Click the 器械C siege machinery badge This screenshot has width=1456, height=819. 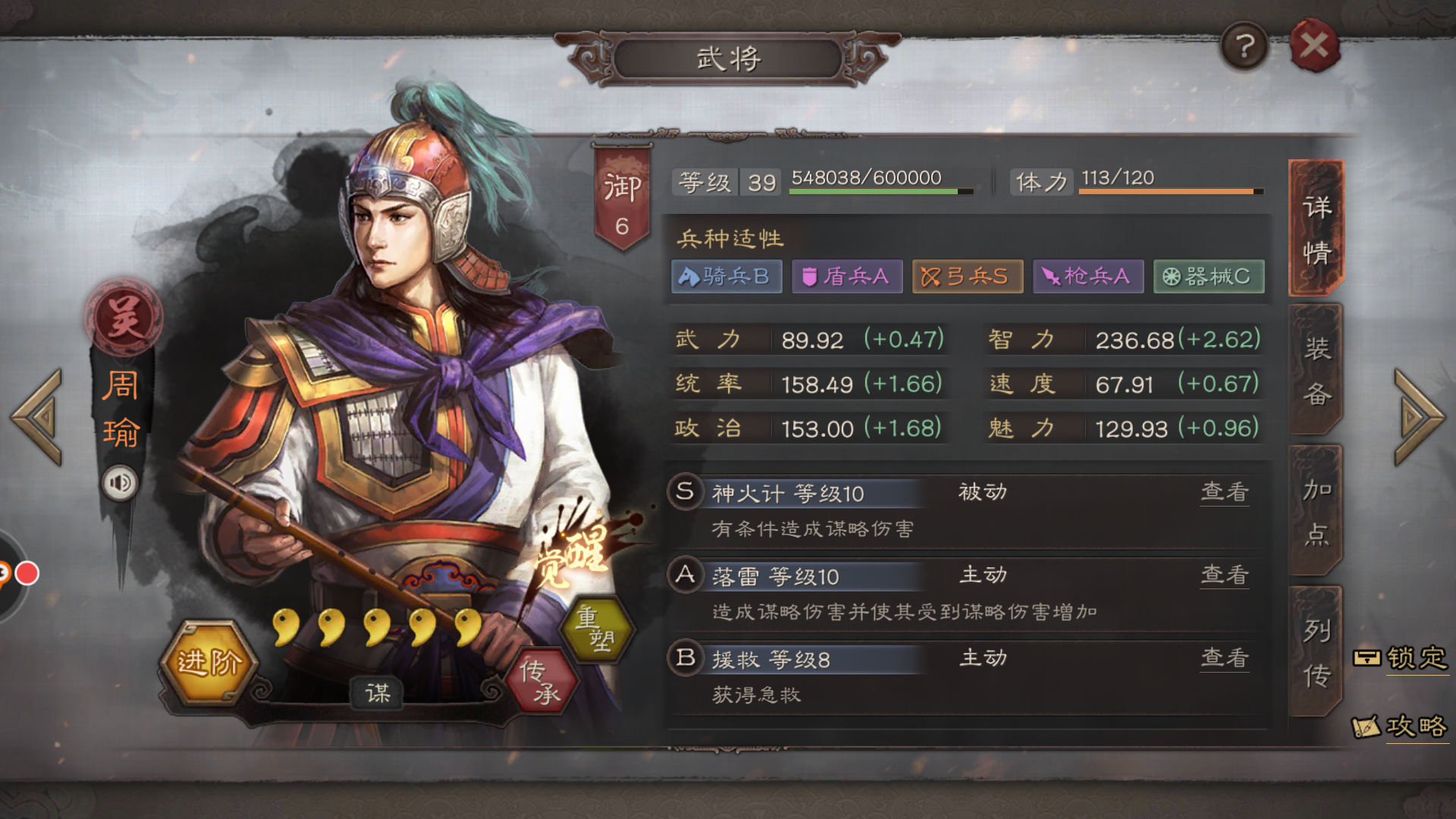pyautogui.click(x=1208, y=276)
